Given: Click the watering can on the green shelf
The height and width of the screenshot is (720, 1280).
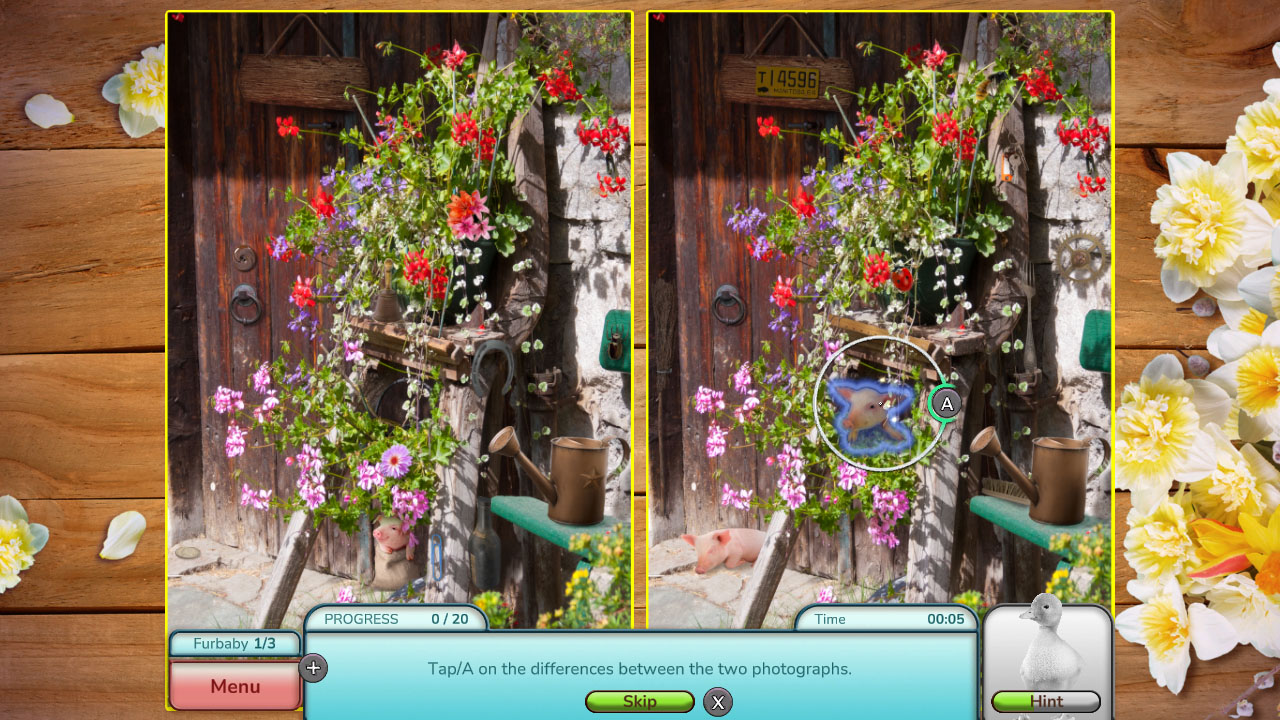Looking at the screenshot, I should tap(575, 480).
